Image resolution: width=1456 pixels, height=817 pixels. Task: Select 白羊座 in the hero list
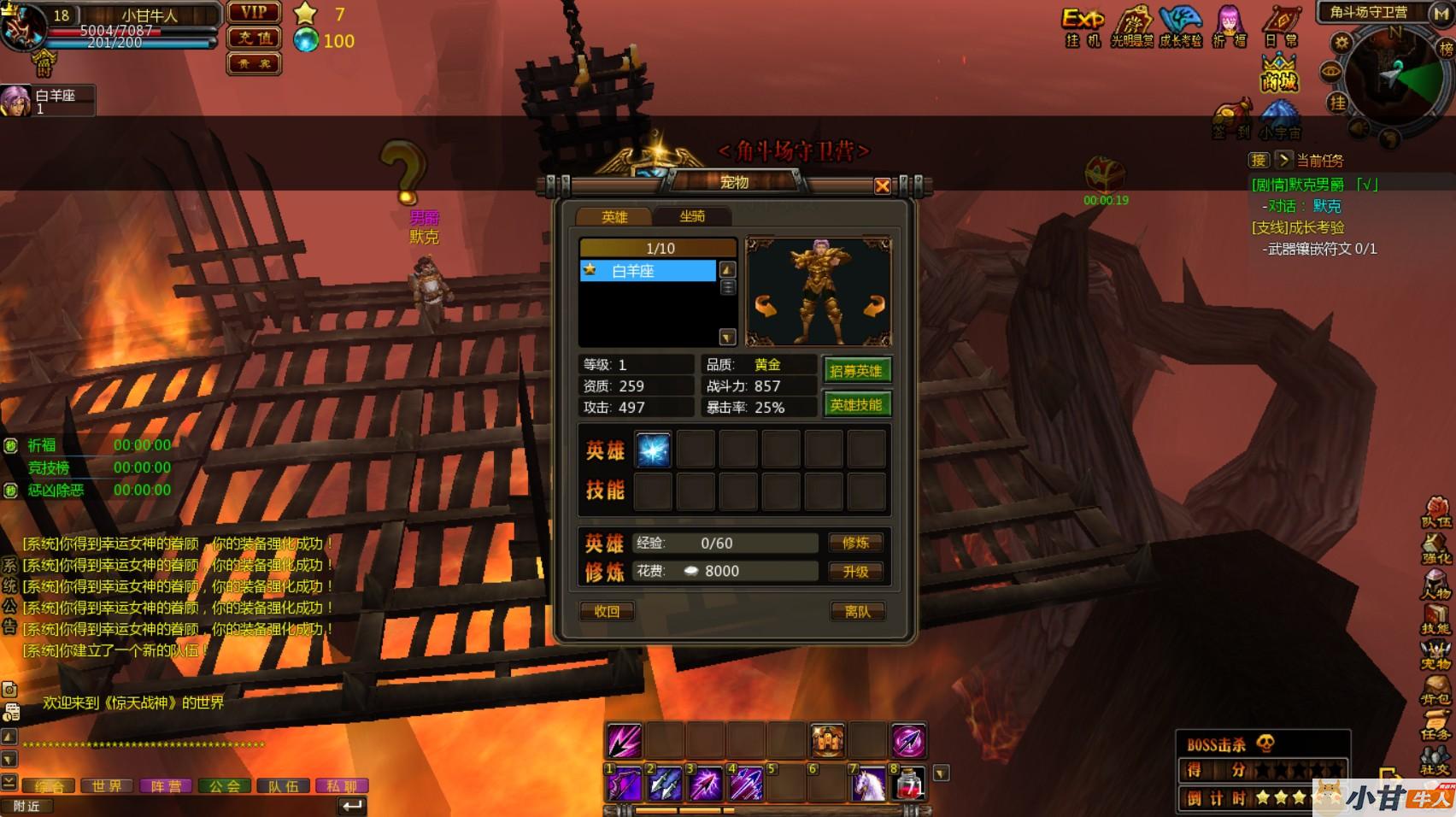point(648,271)
